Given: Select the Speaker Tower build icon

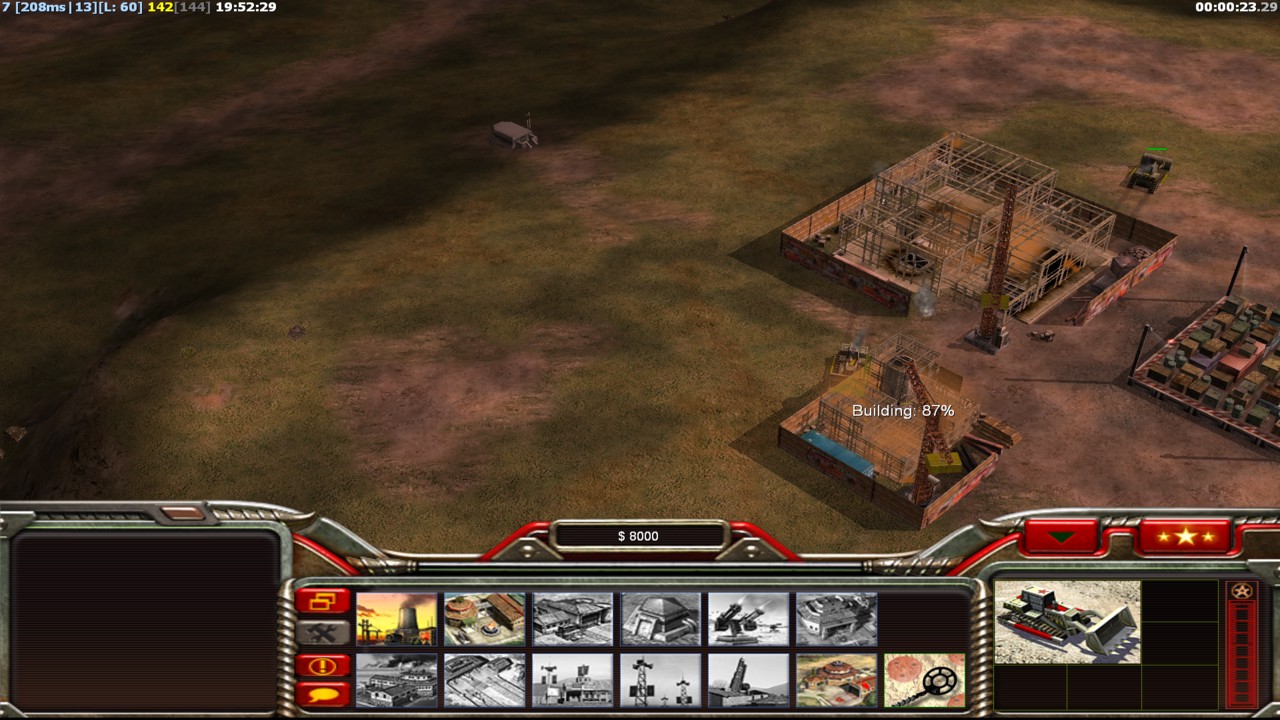Looking at the screenshot, I should [660, 680].
